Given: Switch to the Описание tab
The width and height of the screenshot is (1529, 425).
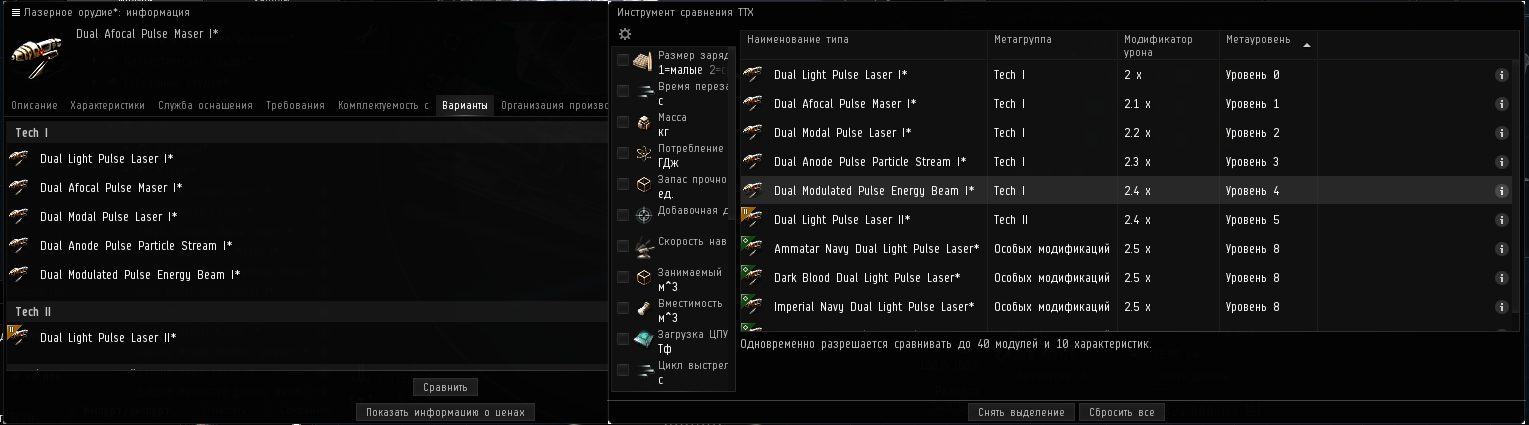Looking at the screenshot, I should coord(35,105).
